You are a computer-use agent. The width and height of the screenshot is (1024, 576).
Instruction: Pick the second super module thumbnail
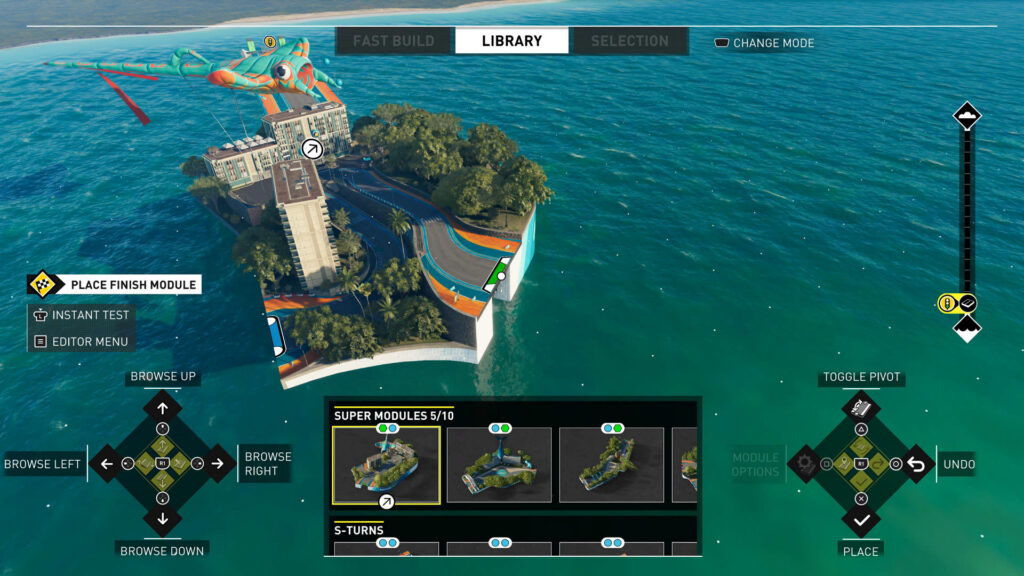point(499,465)
